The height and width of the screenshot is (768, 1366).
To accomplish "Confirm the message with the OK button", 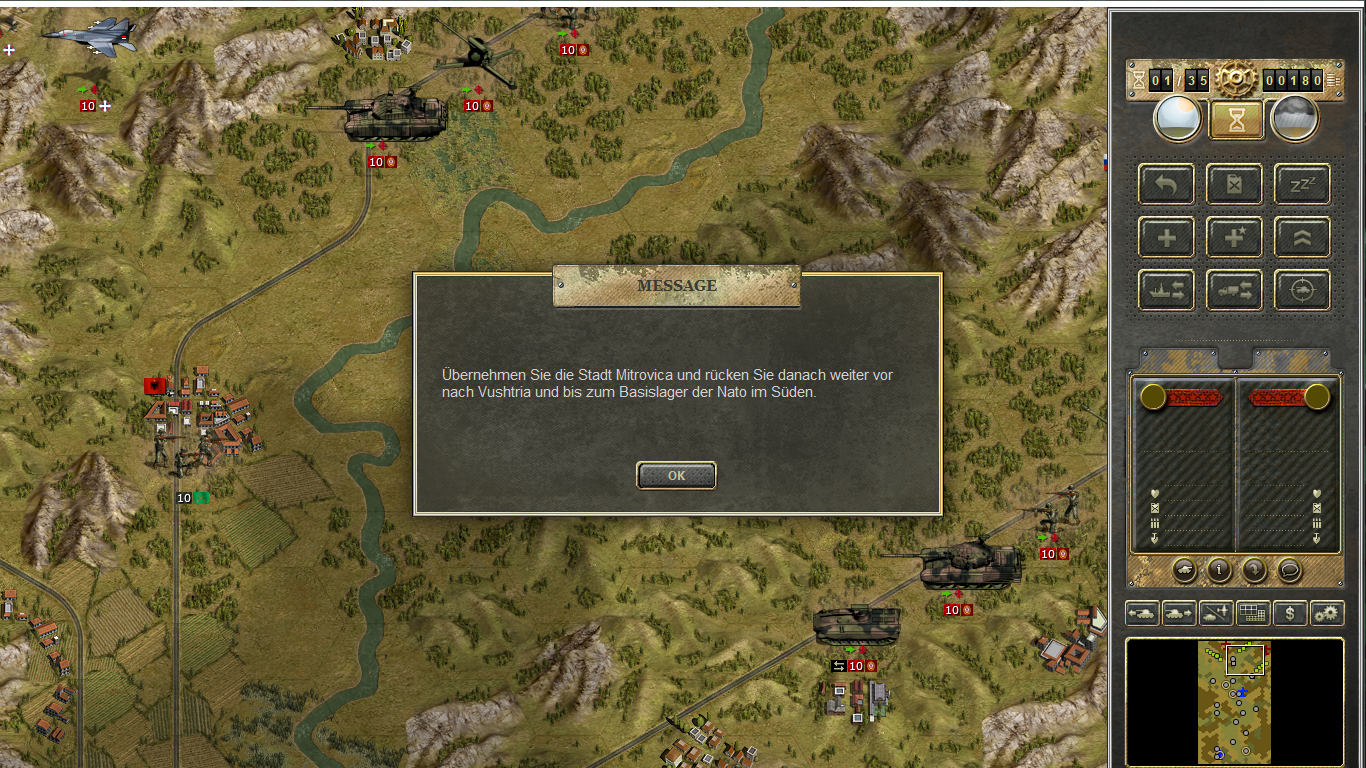I will pos(676,476).
